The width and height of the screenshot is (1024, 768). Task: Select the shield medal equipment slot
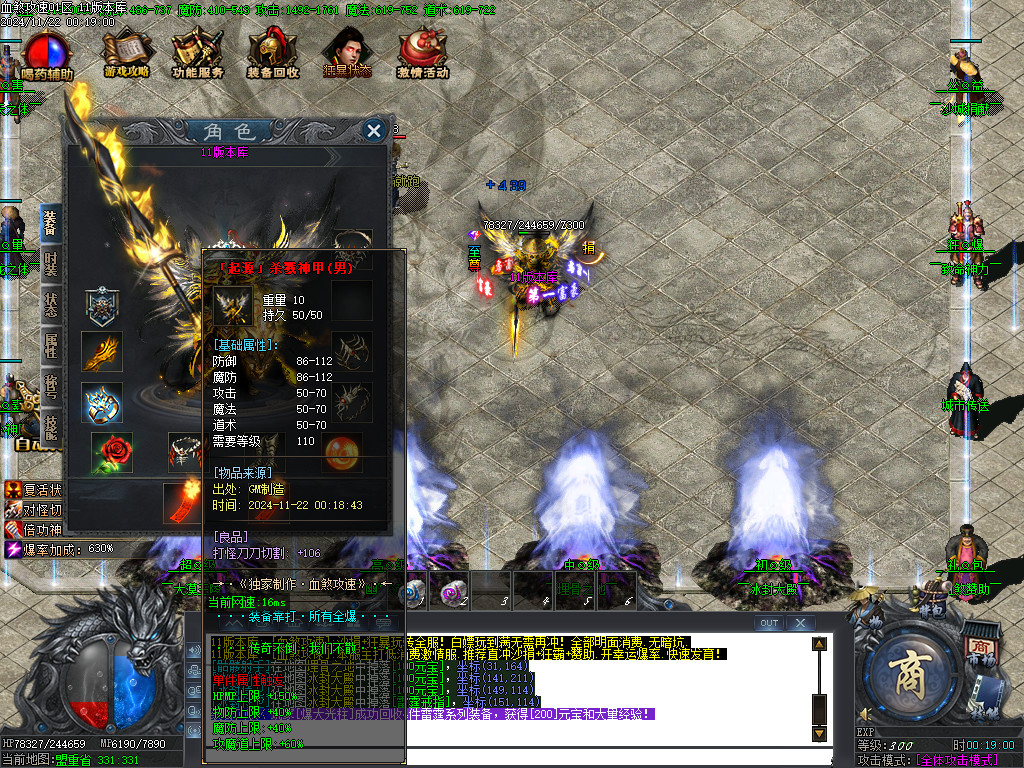click(102, 303)
